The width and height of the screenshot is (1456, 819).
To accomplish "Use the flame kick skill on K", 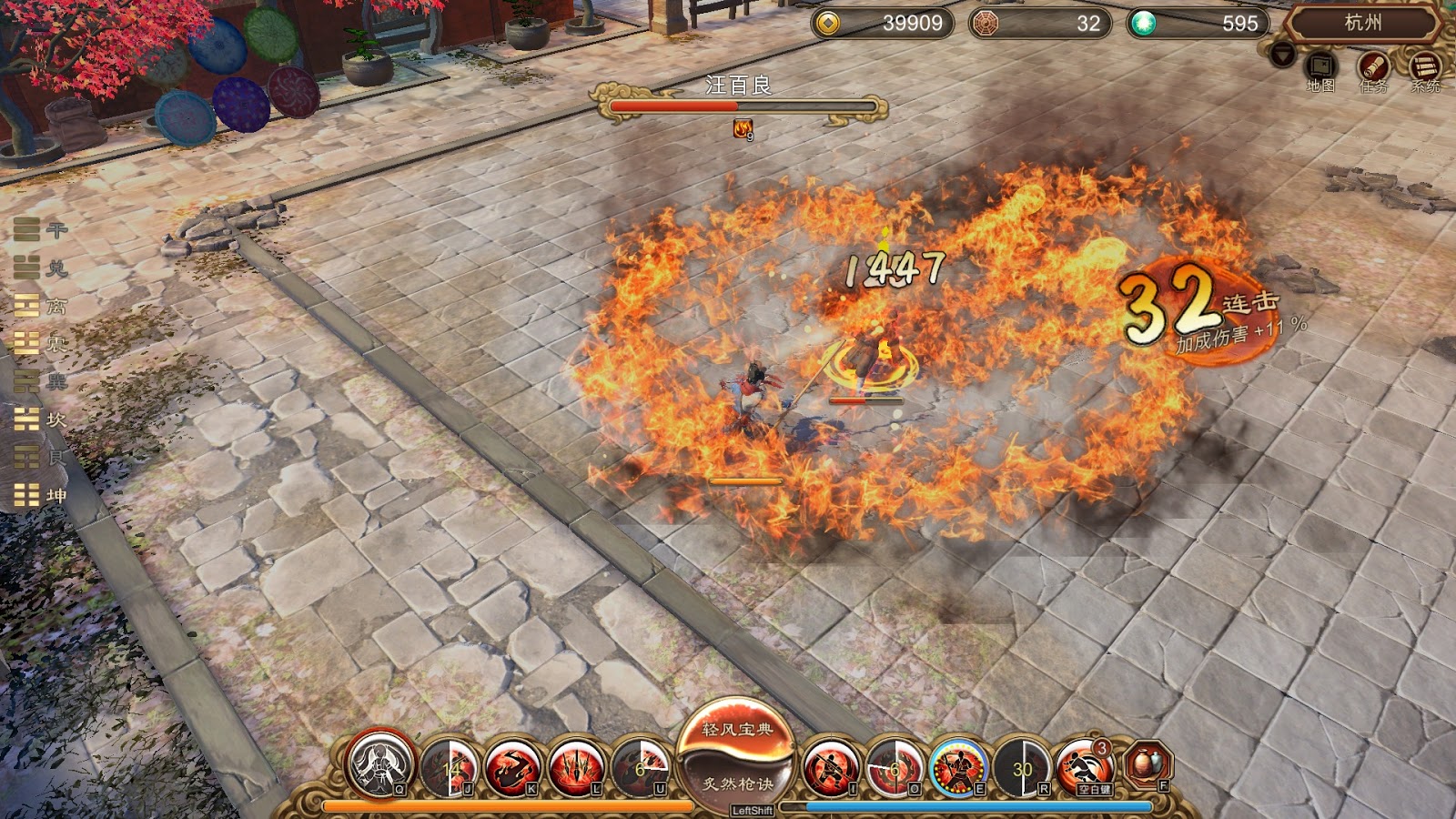I will [511, 766].
